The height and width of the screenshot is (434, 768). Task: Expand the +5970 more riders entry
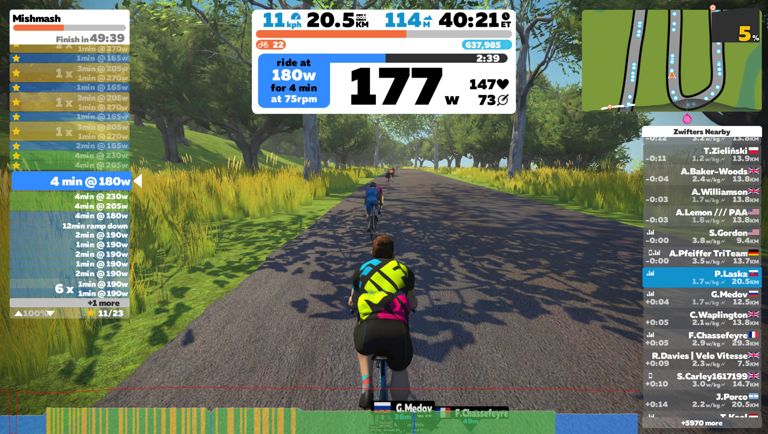[x=701, y=423]
